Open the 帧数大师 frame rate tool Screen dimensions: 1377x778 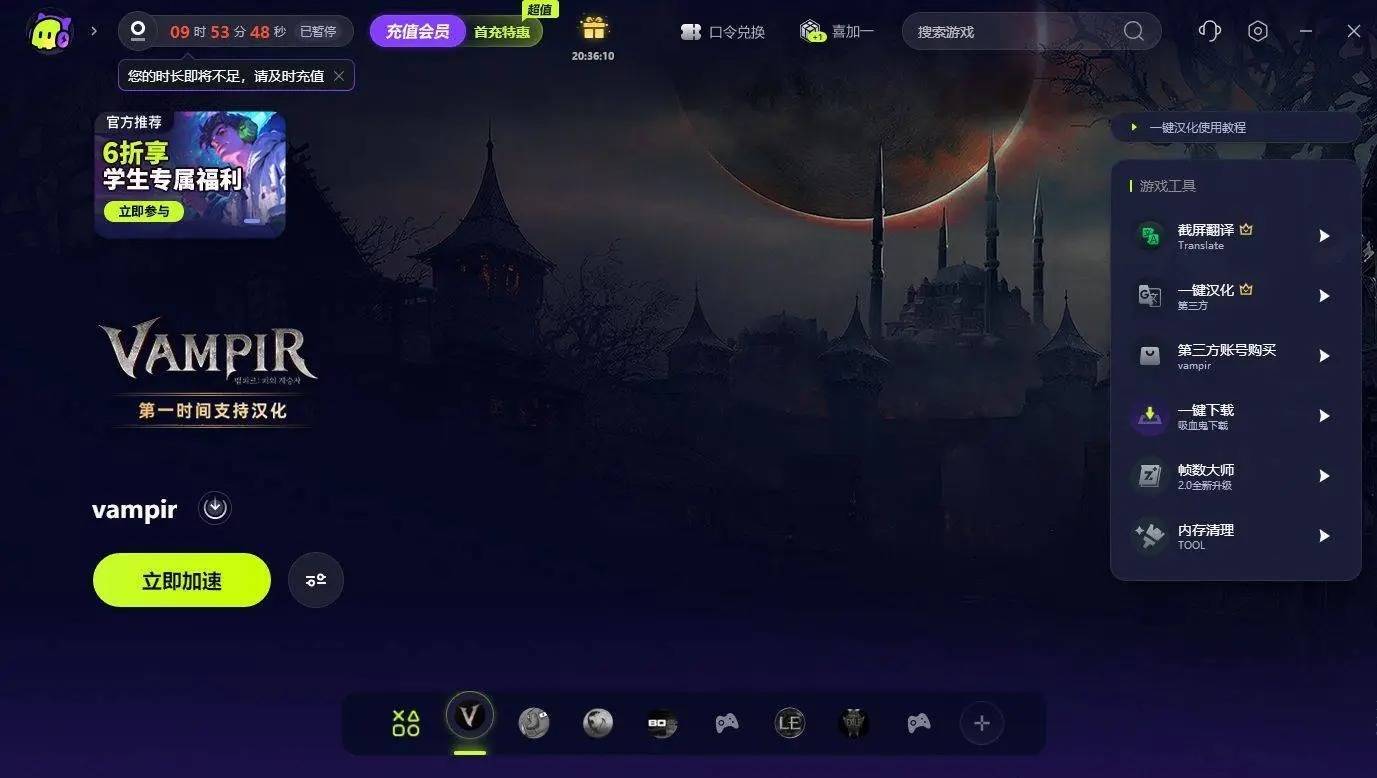click(1236, 476)
